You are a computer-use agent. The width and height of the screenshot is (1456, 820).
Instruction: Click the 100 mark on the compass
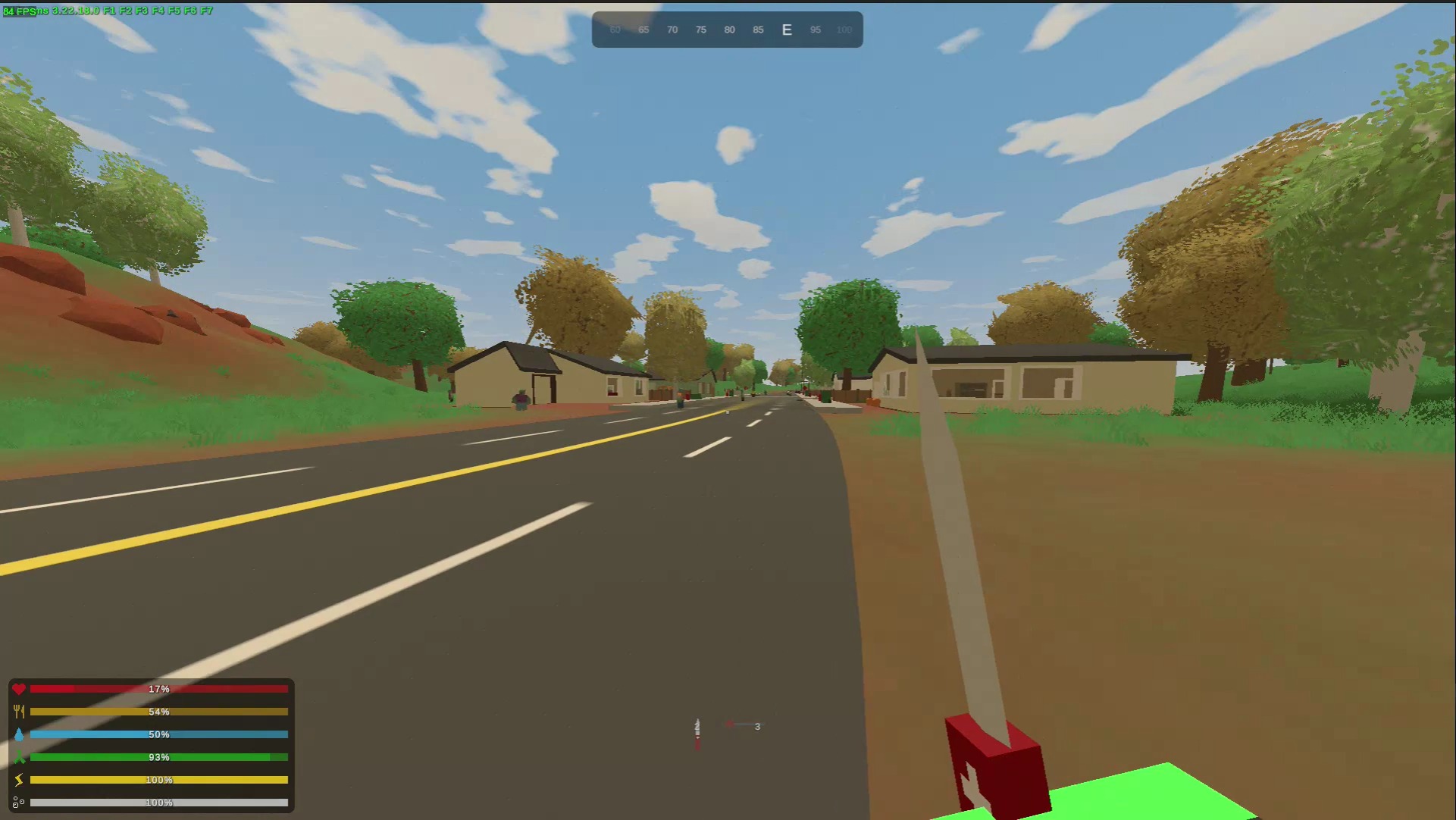pyautogui.click(x=844, y=30)
